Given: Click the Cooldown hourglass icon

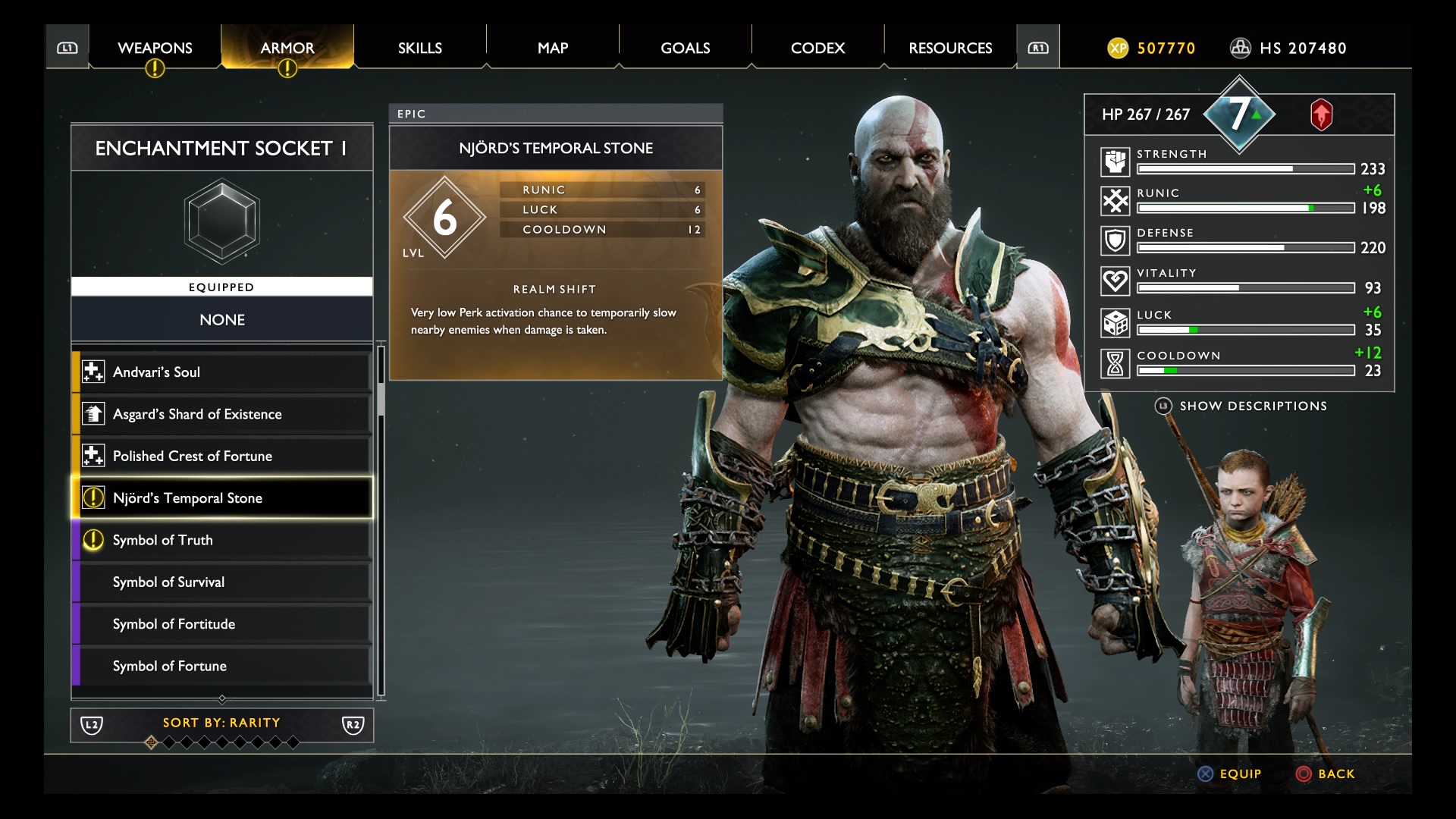Looking at the screenshot, I should click(x=1115, y=363).
